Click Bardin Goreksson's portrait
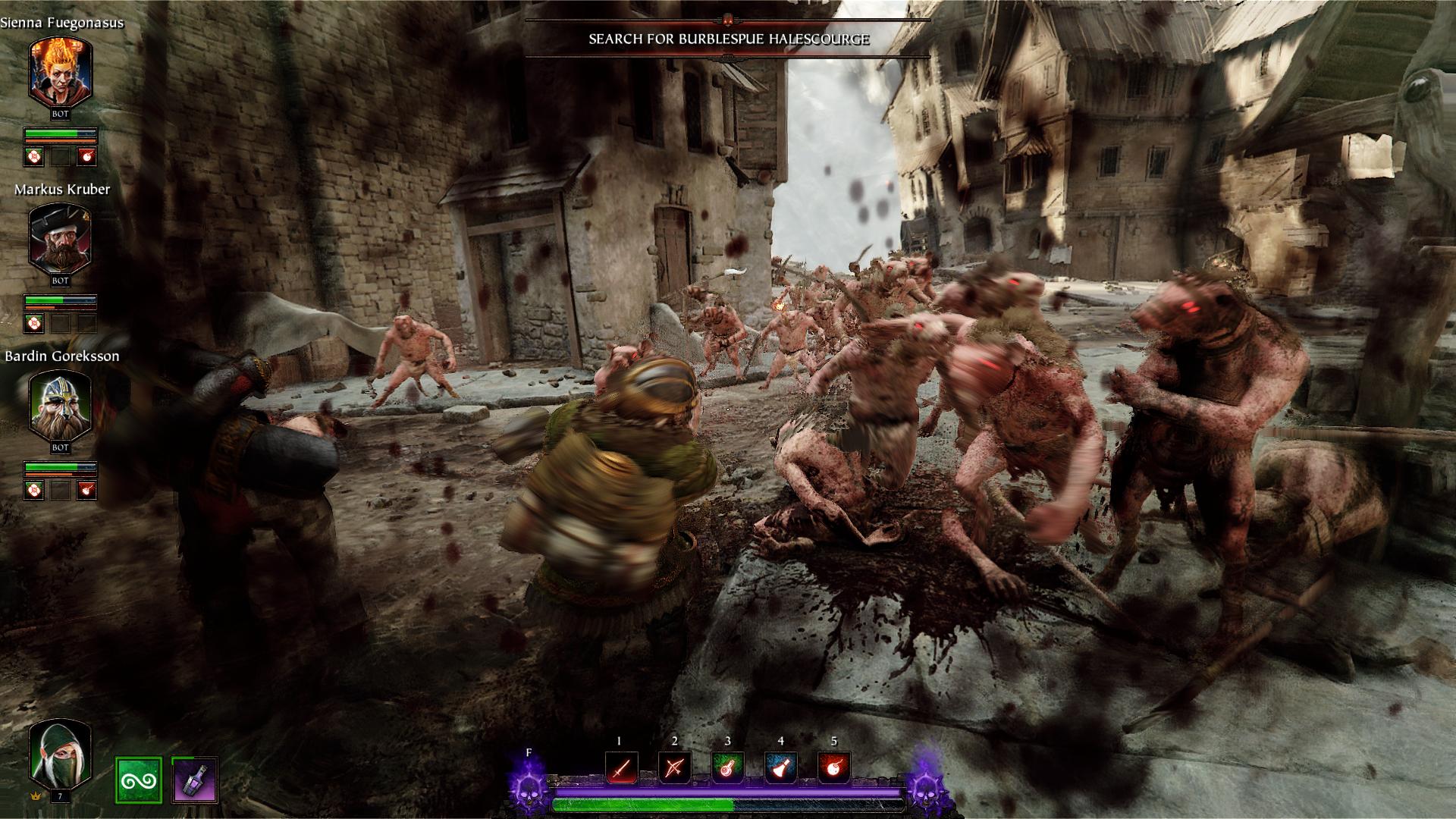 point(60,406)
